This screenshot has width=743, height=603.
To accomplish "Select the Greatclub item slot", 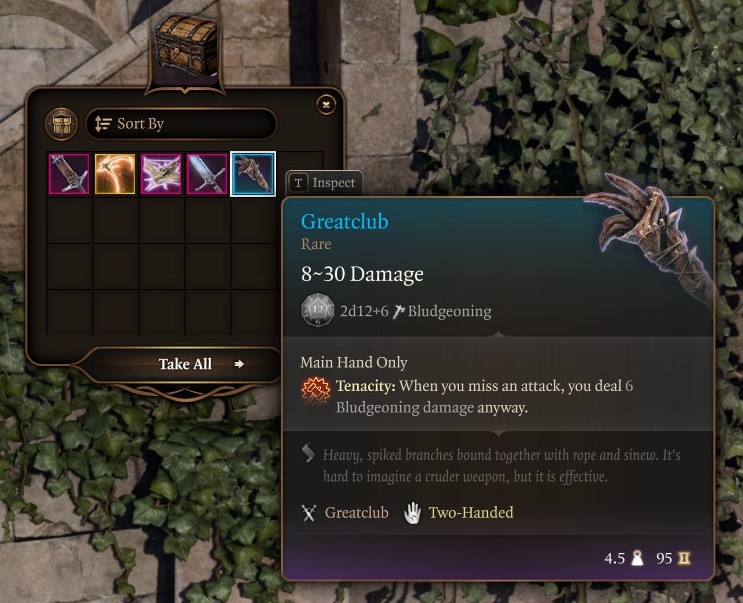I will [253, 174].
